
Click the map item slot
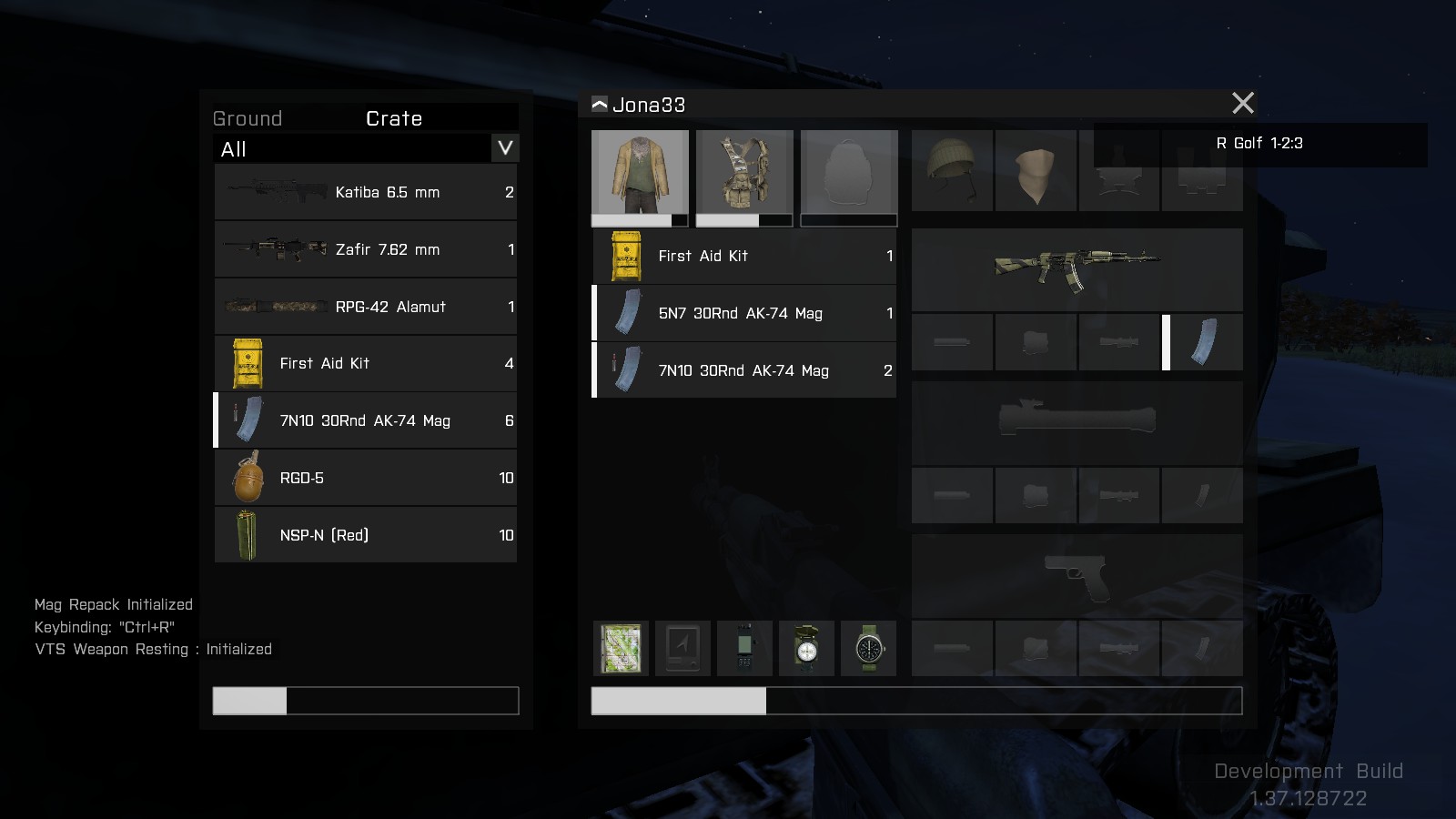point(621,648)
